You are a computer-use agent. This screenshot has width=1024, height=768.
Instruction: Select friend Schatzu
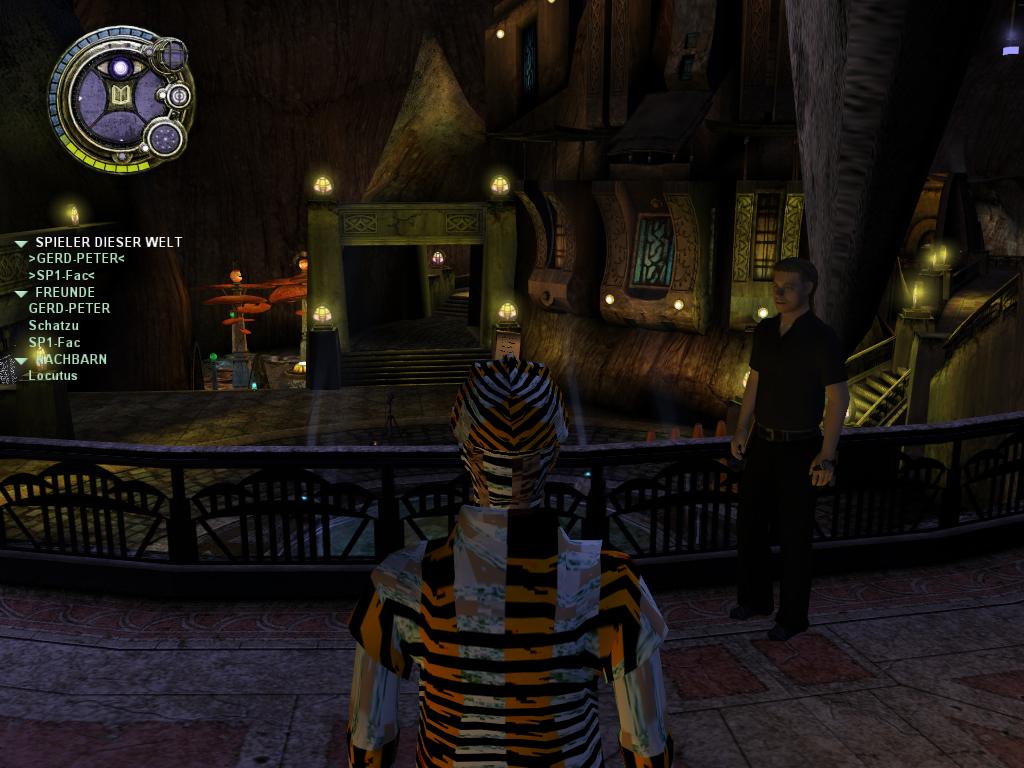tap(53, 326)
